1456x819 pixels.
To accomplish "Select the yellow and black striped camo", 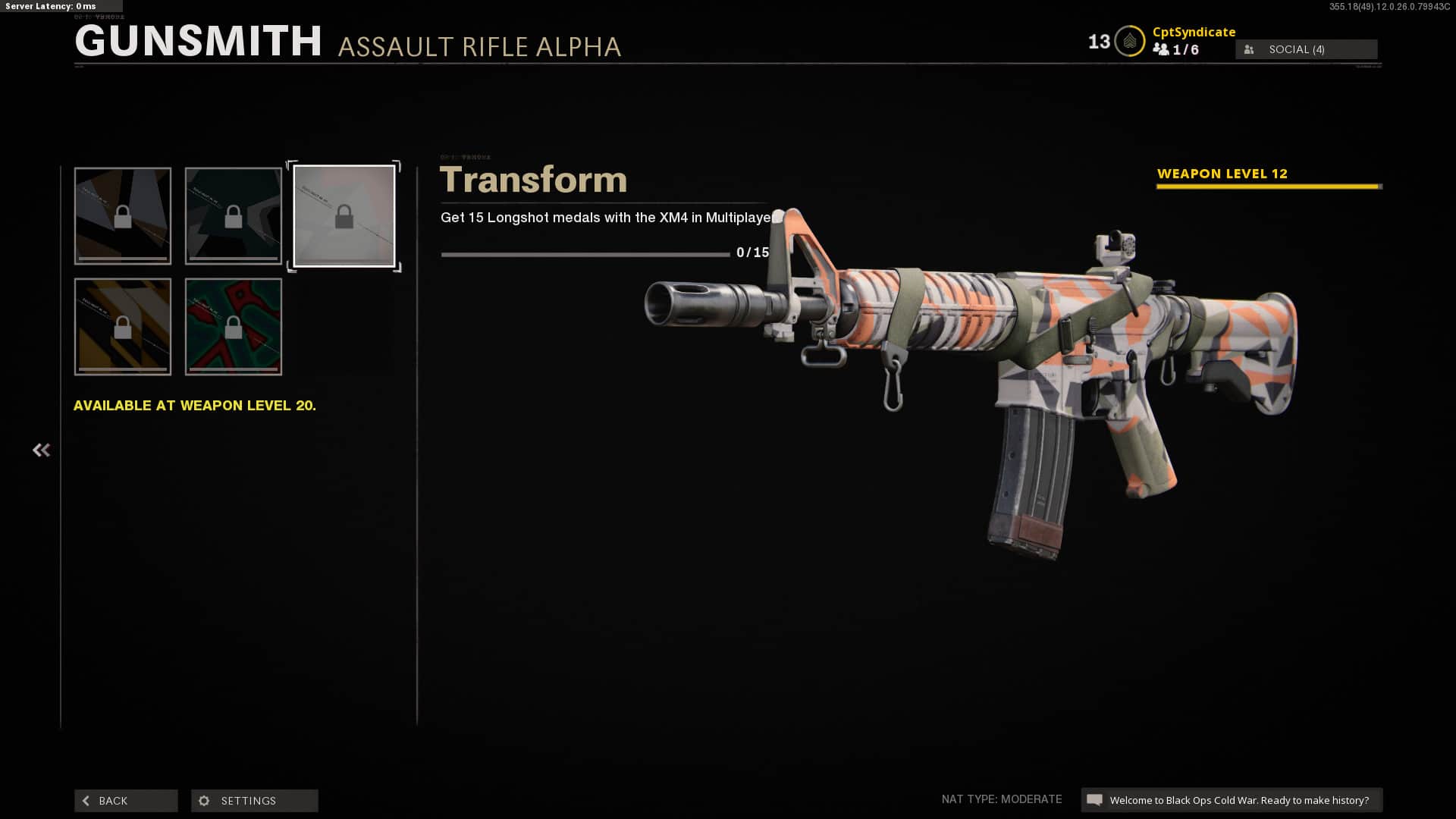I will [x=123, y=327].
